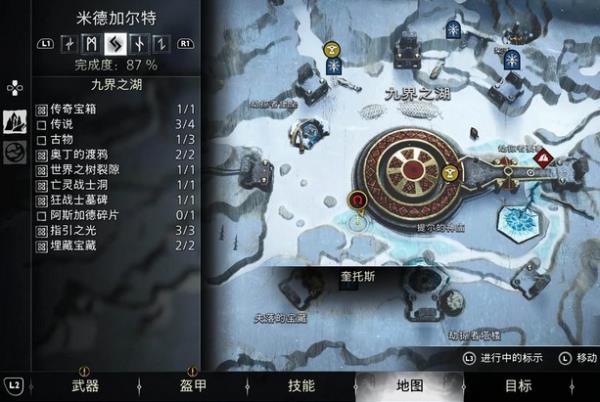
Task: Select the 地图 (Map) tab
Action: [x=410, y=386]
